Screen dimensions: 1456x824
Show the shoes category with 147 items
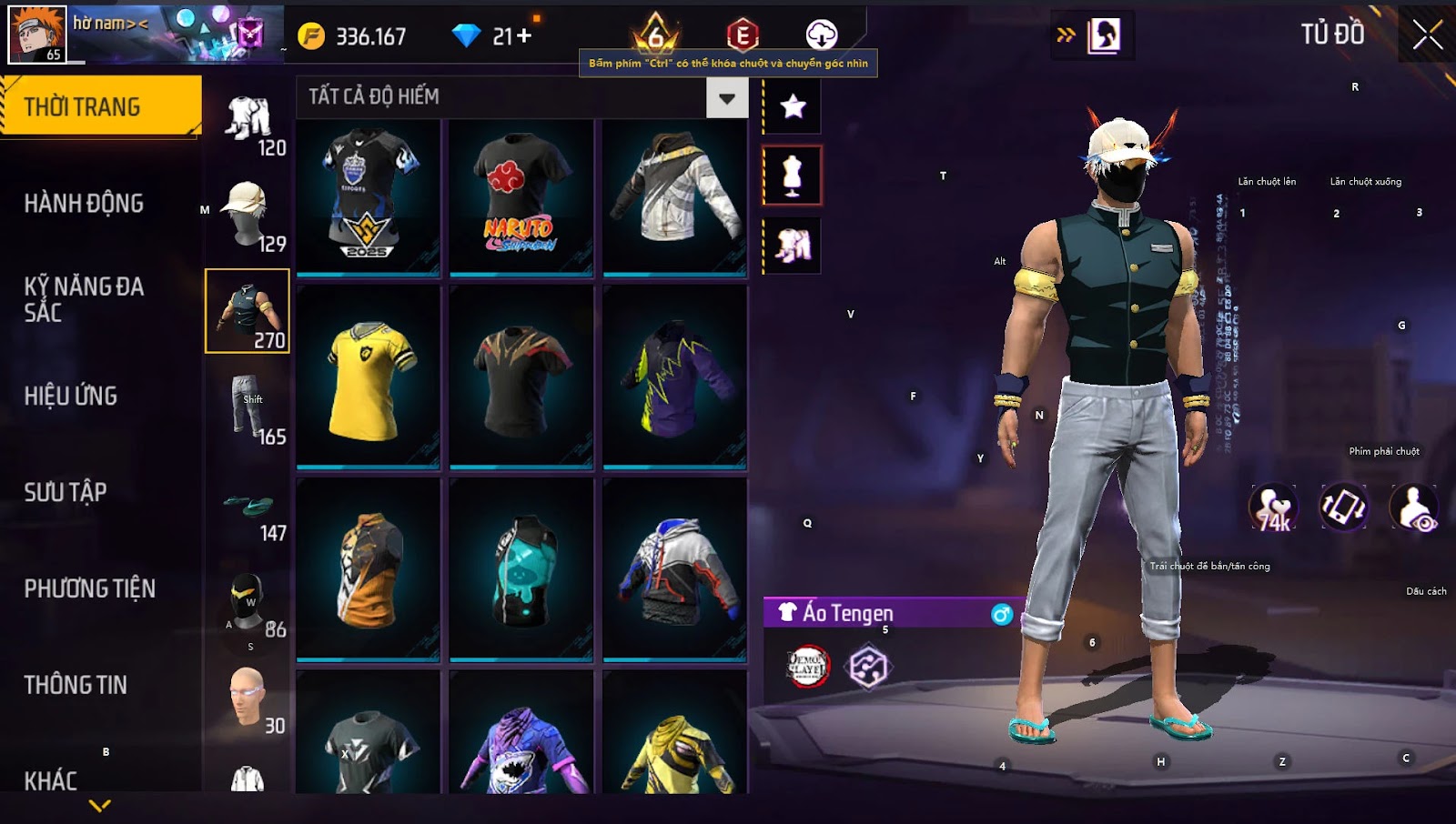[x=248, y=509]
